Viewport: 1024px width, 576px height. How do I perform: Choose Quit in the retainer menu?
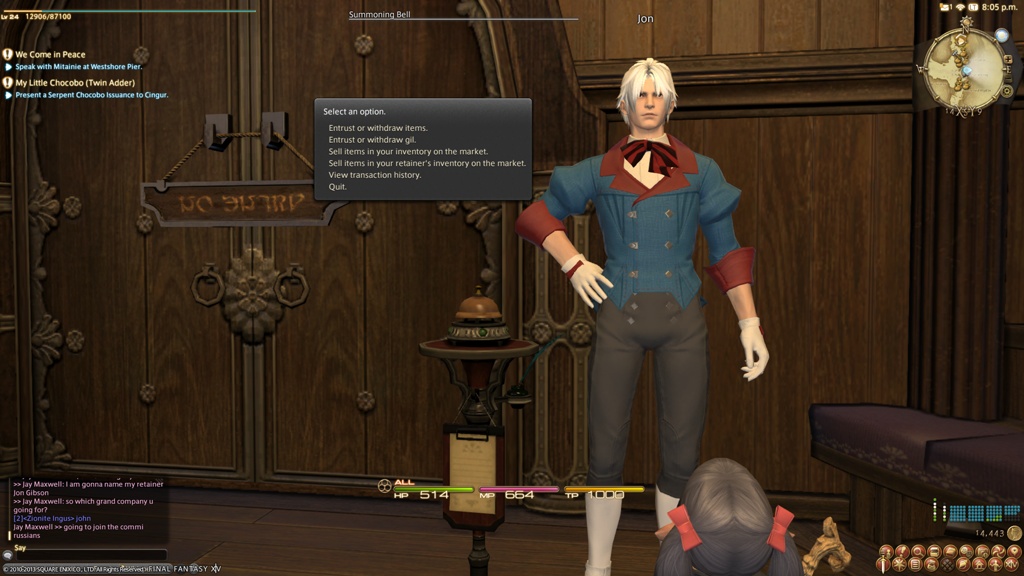click(x=338, y=187)
